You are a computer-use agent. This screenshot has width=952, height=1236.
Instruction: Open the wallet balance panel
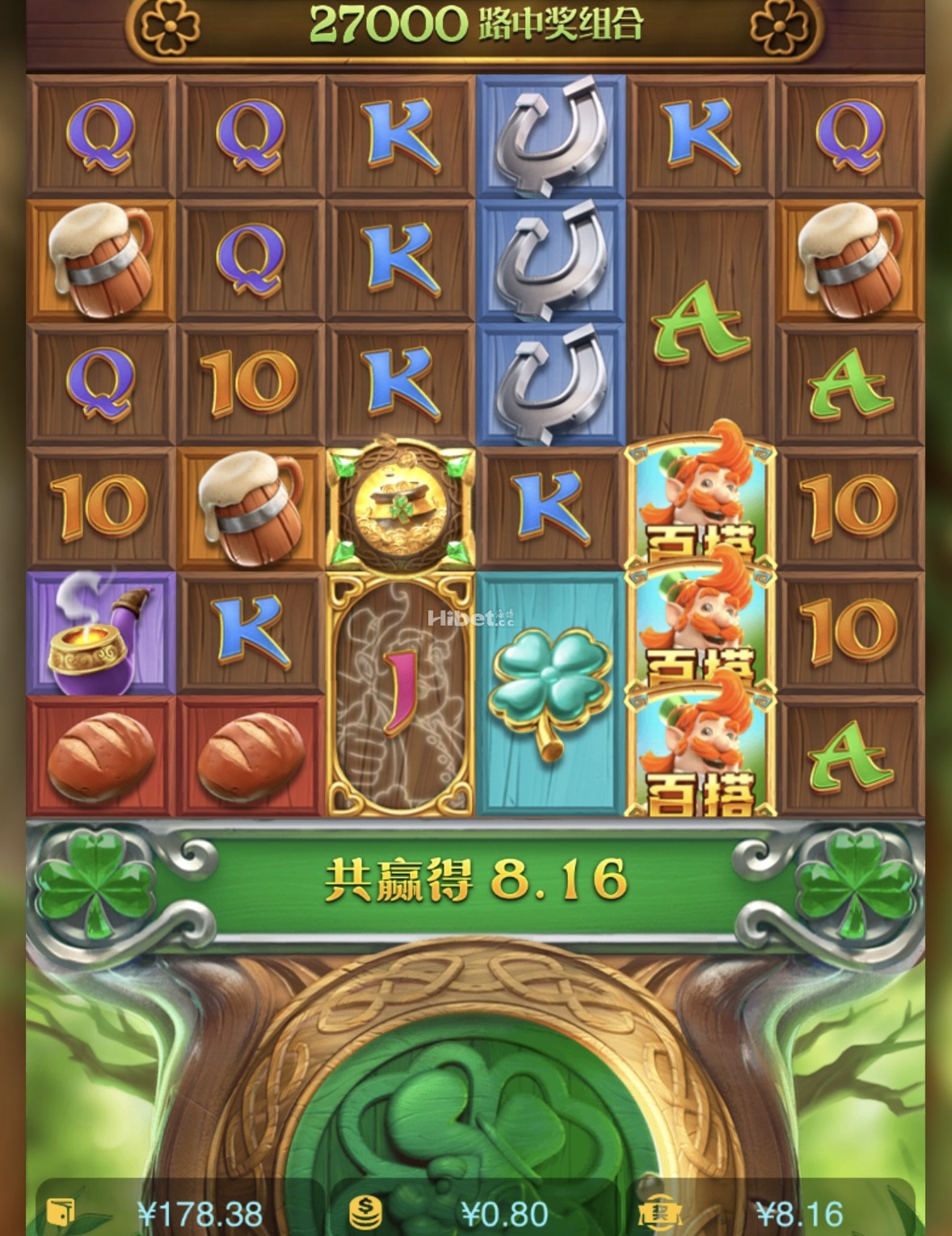click(61, 1213)
